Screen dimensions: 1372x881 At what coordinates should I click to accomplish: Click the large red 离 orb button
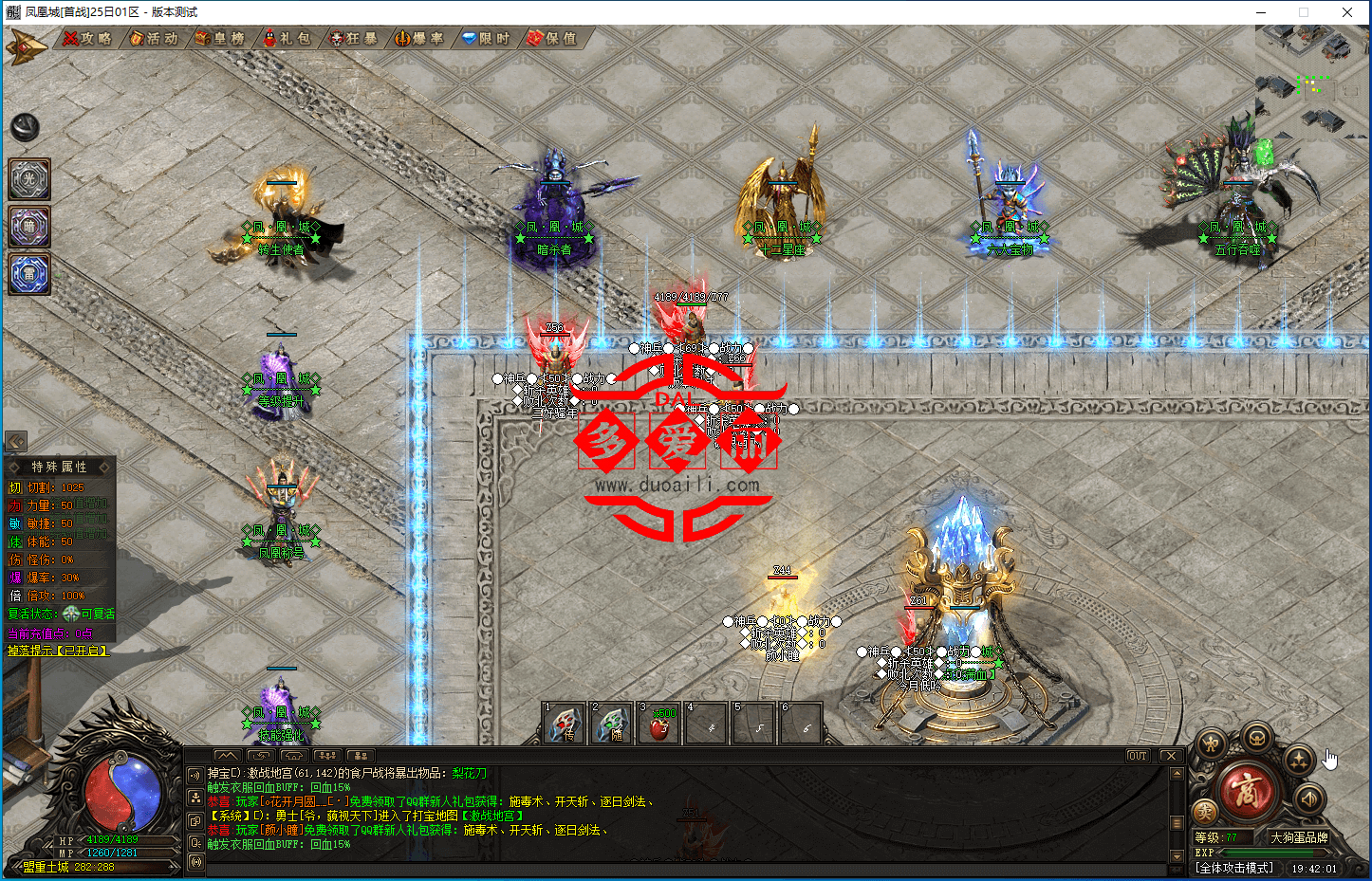coord(1247,791)
